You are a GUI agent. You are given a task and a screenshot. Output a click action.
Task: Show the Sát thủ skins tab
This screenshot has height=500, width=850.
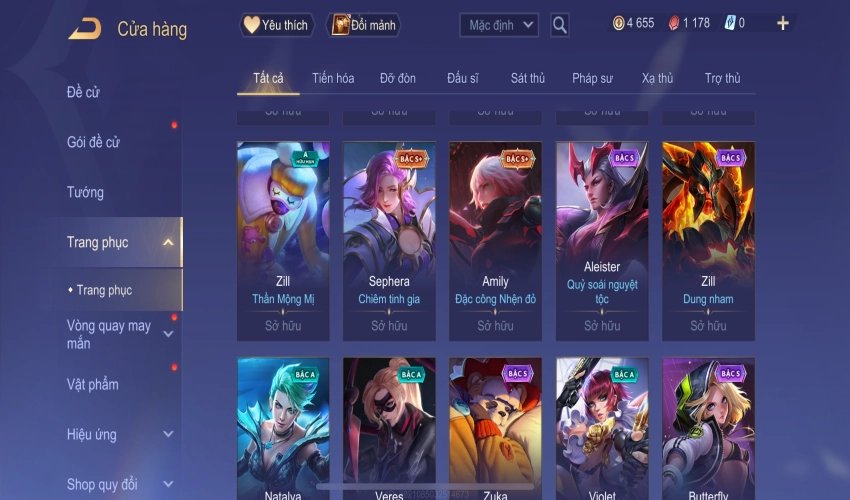point(527,78)
